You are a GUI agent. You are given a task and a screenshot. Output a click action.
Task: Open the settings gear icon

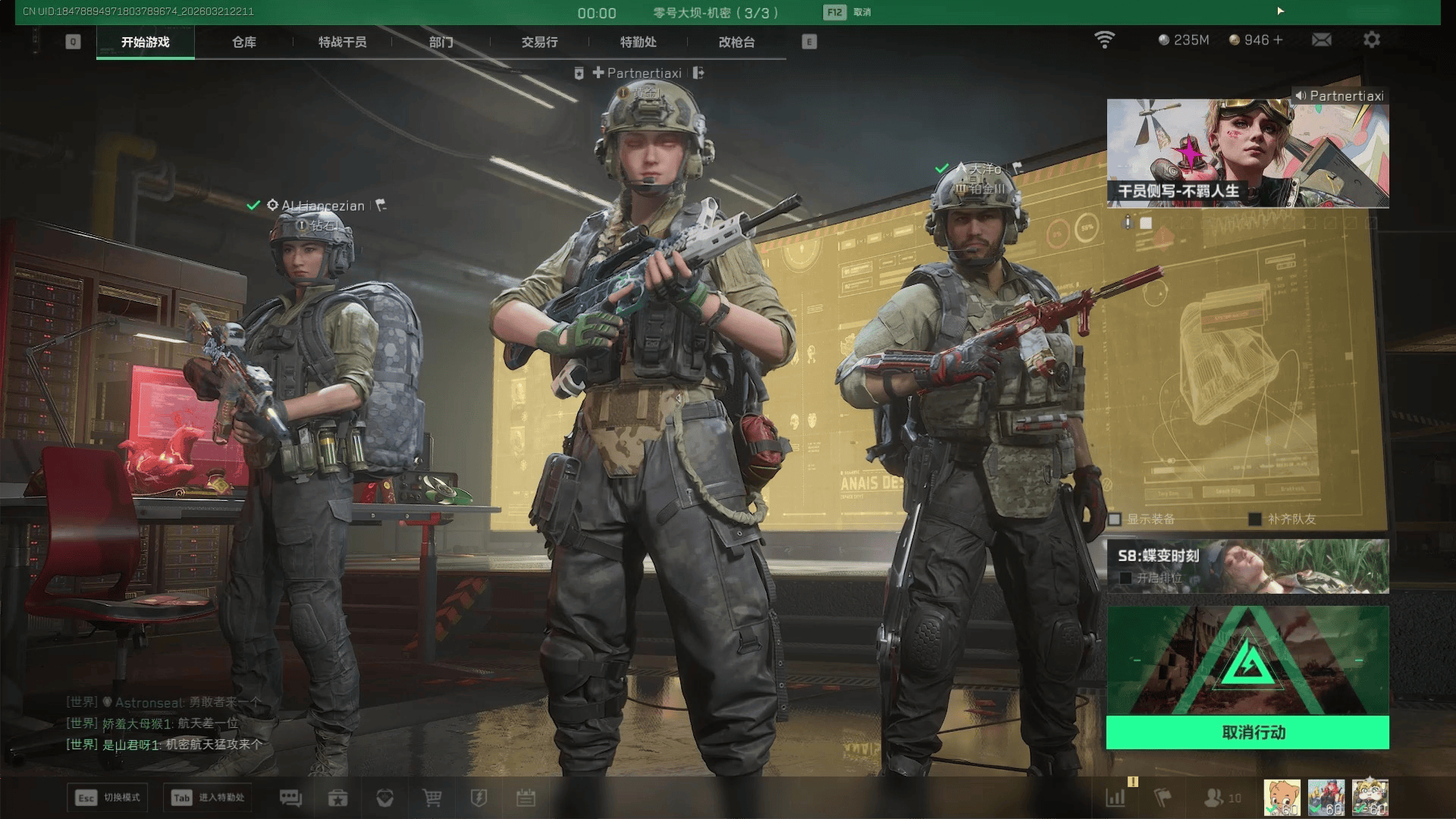coord(1371,39)
